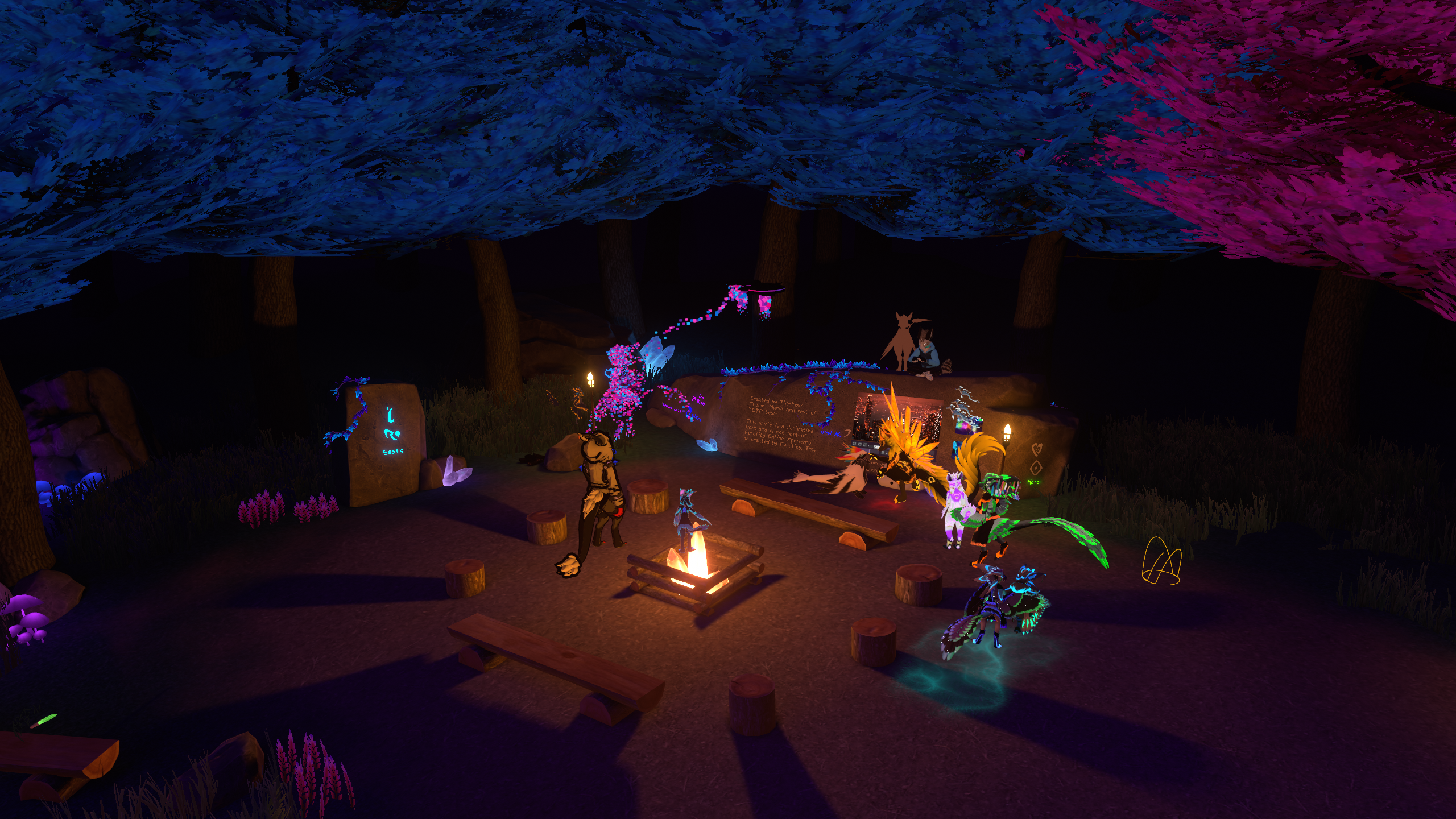
Task: Activate the diamond-shaped Mirror rune
Action: pyautogui.click(x=1036, y=468)
